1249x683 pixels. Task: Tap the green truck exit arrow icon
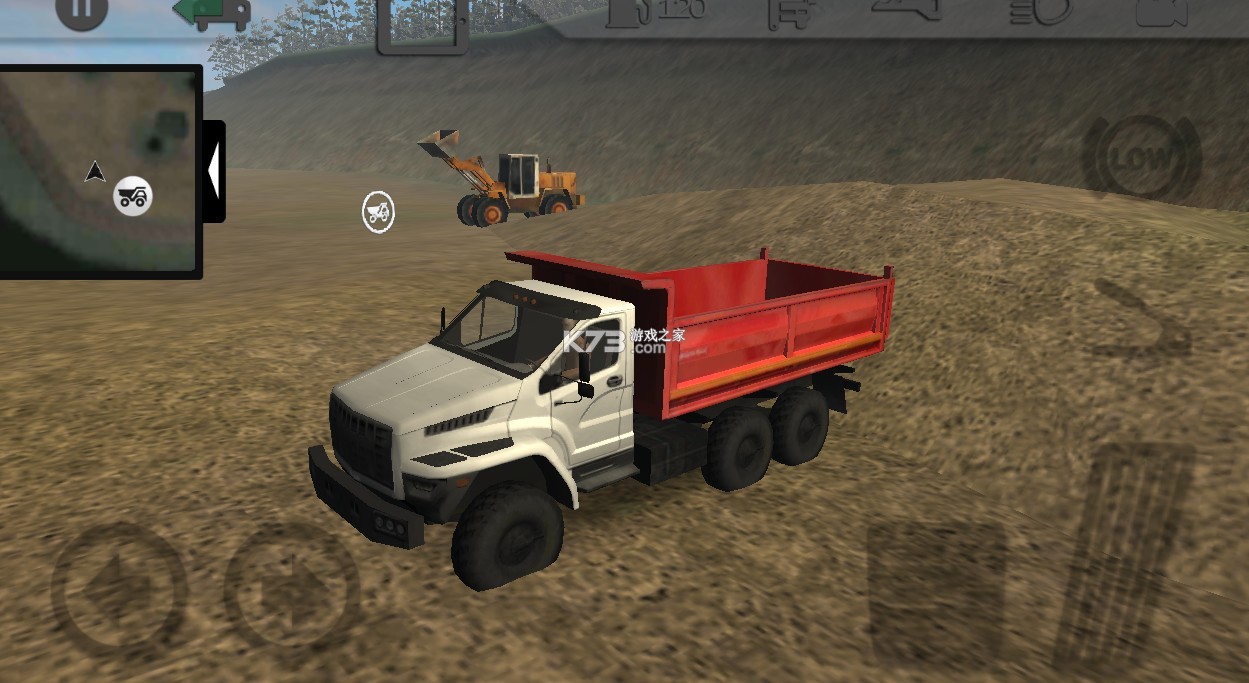click(210, 12)
